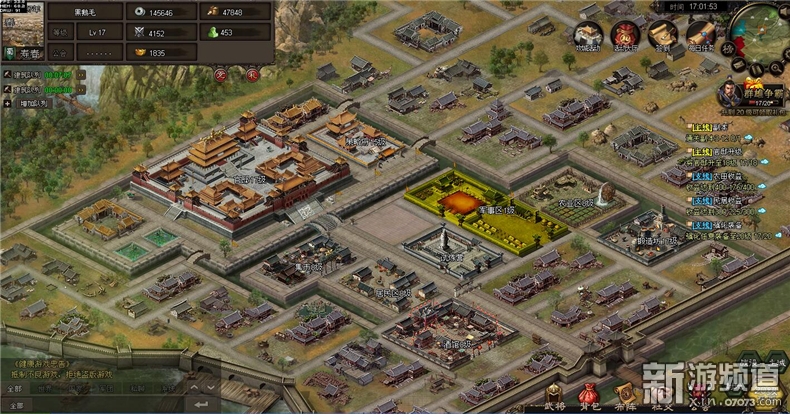Click the red 采 round button

pyautogui.click(x=252, y=73)
